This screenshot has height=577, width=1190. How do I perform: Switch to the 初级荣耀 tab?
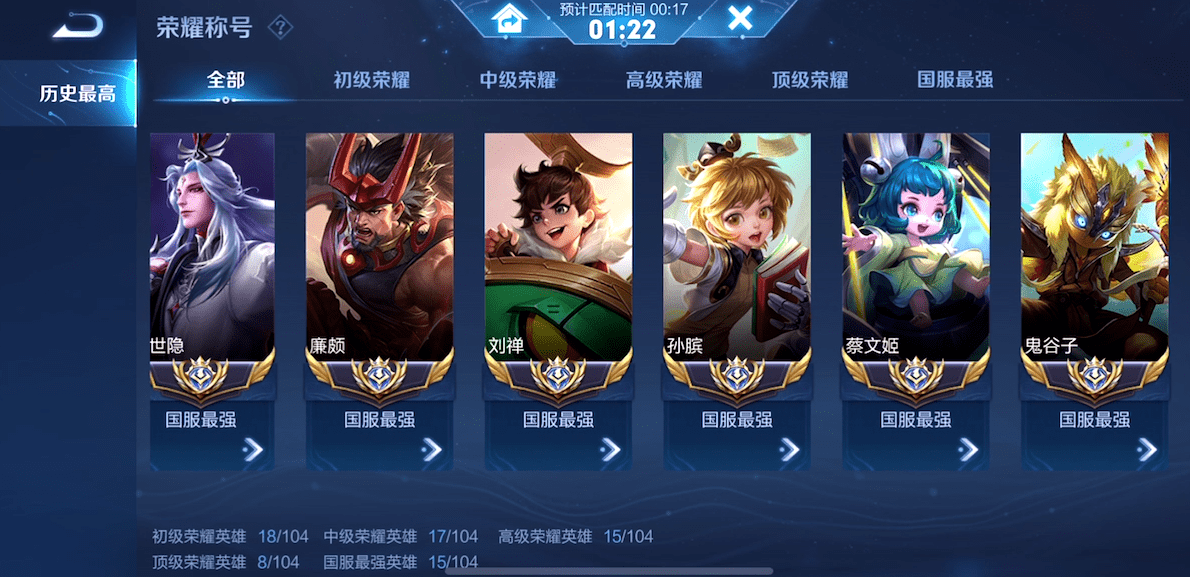372,80
